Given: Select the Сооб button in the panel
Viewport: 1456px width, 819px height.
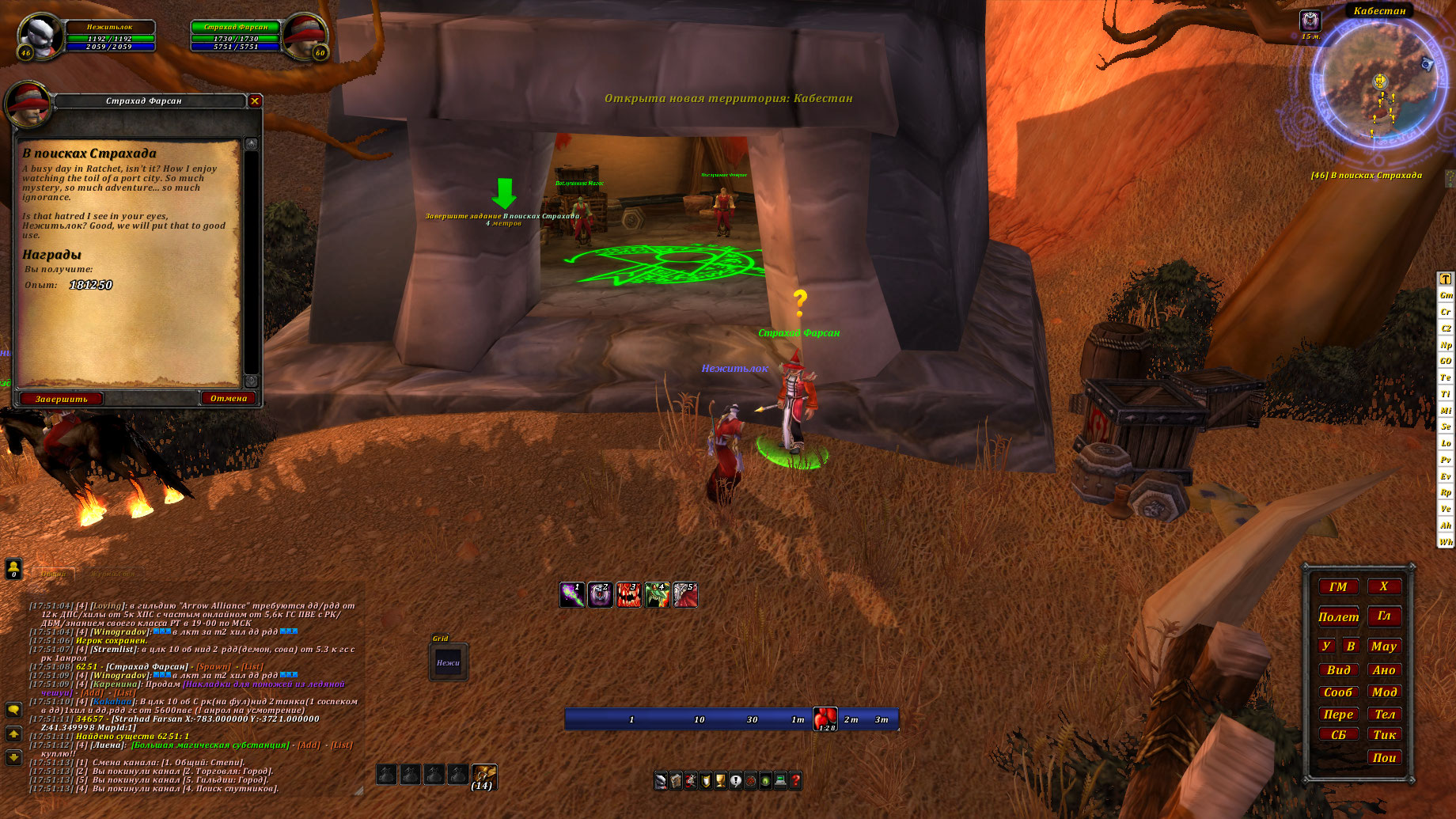Looking at the screenshot, I should click(1338, 692).
